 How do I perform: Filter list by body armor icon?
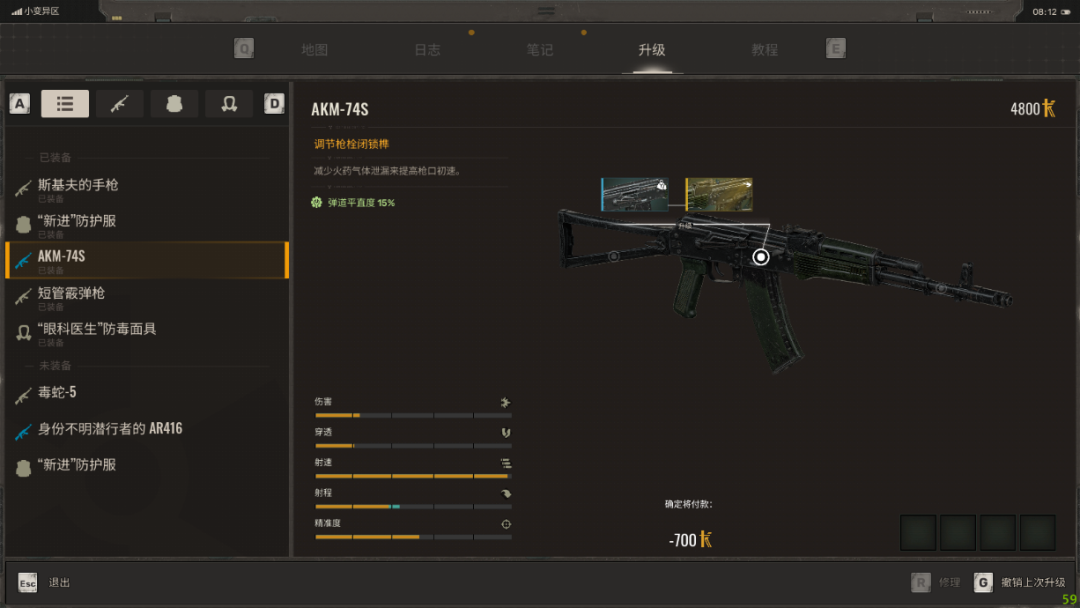174,104
